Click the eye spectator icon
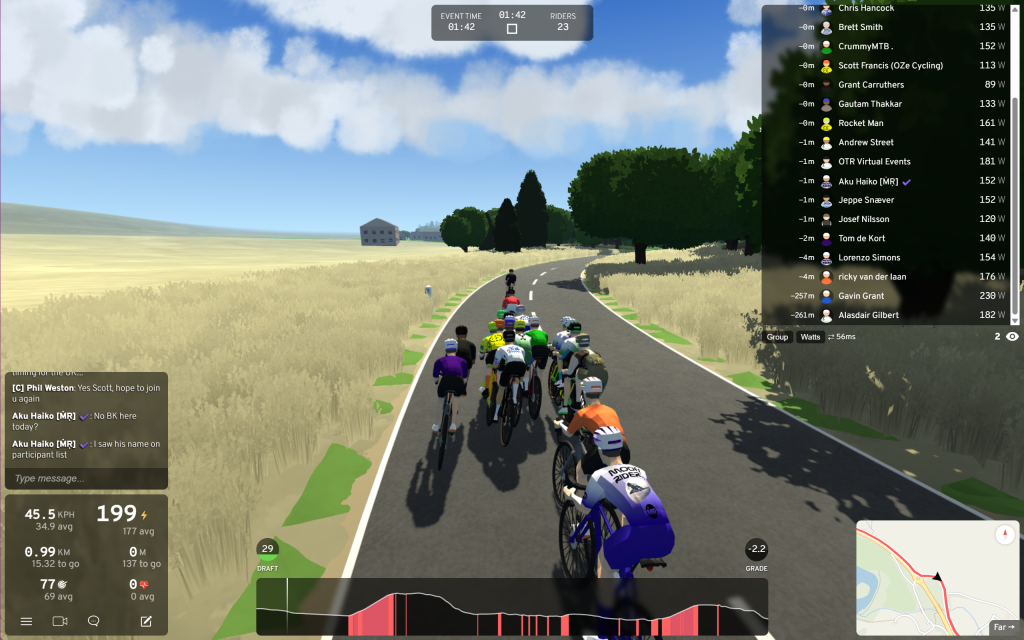The height and width of the screenshot is (640, 1024). coord(1012,337)
